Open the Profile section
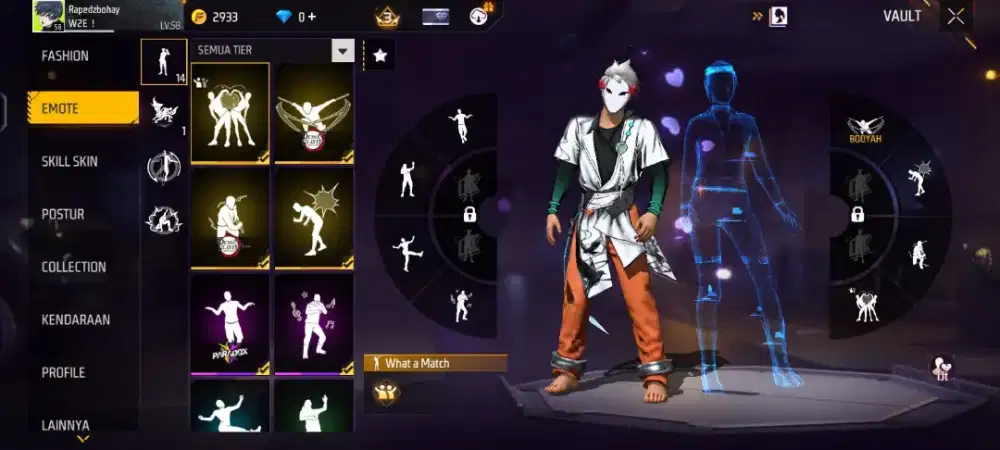Image resolution: width=1000 pixels, height=450 pixels. (x=63, y=373)
